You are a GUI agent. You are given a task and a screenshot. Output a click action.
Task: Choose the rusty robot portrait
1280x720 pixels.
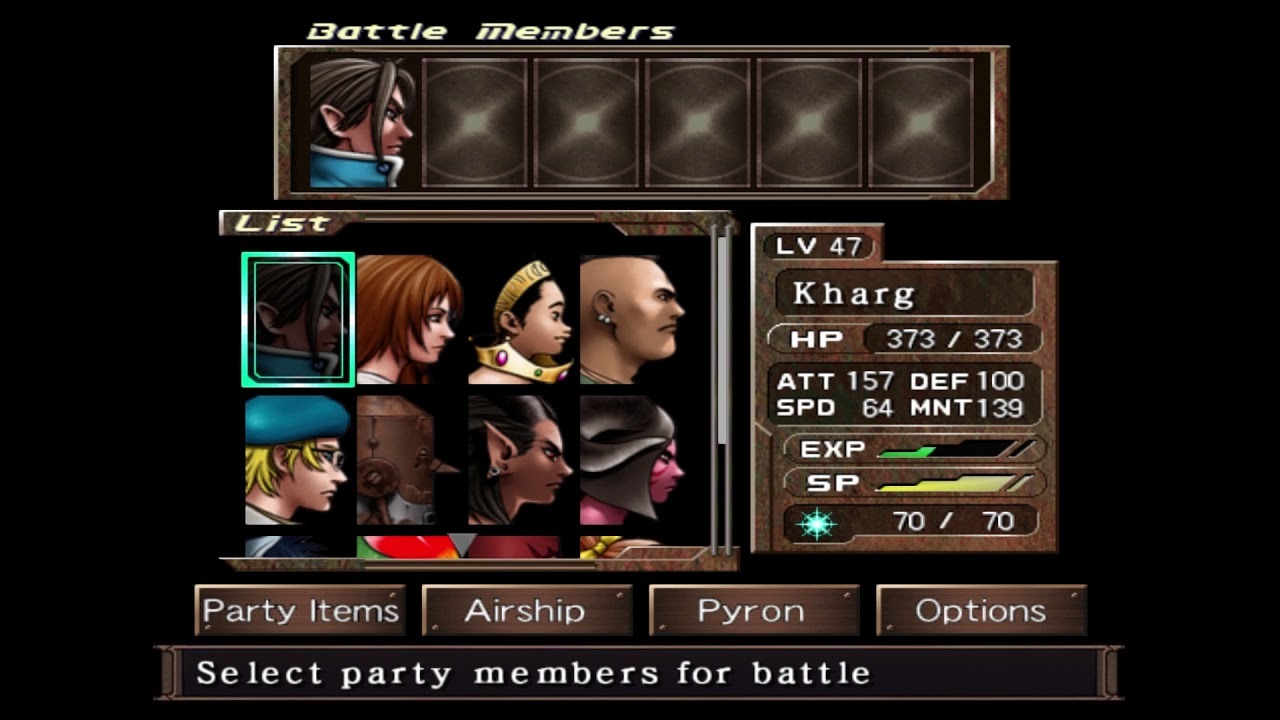pos(407,459)
